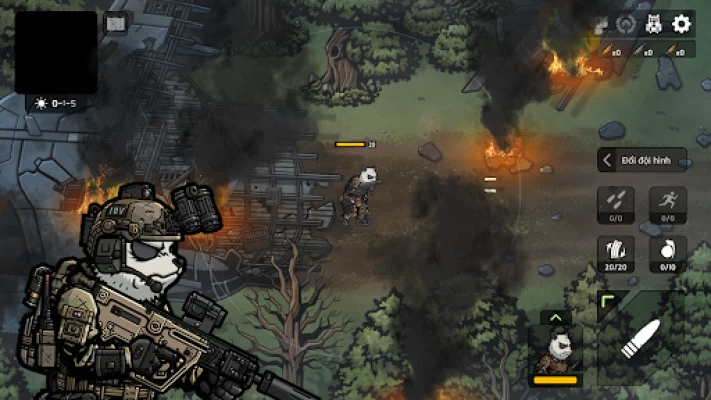Click the black minimap panel

point(56,52)
